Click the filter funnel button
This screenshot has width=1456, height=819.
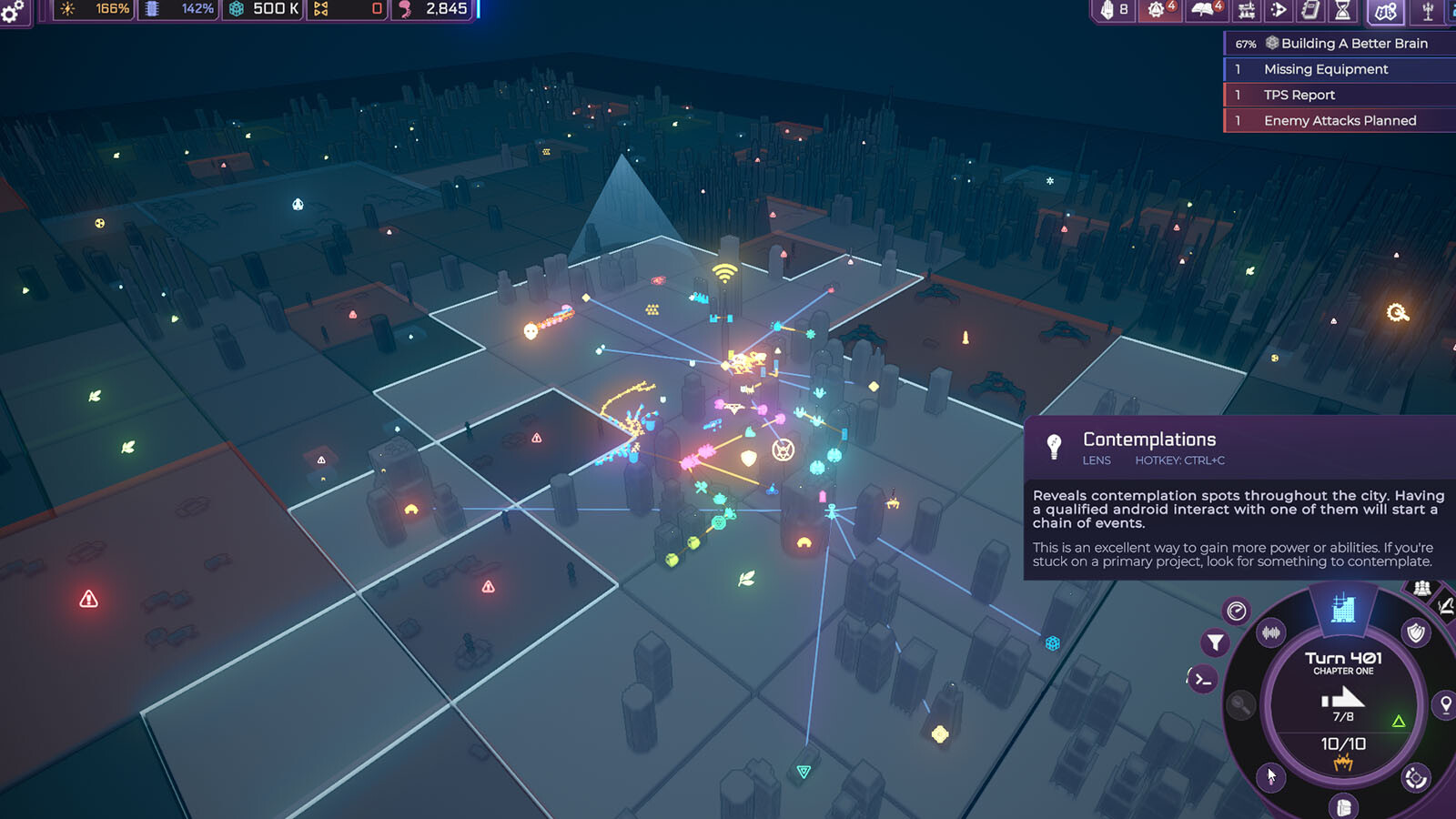click(x=1215, y=643)
